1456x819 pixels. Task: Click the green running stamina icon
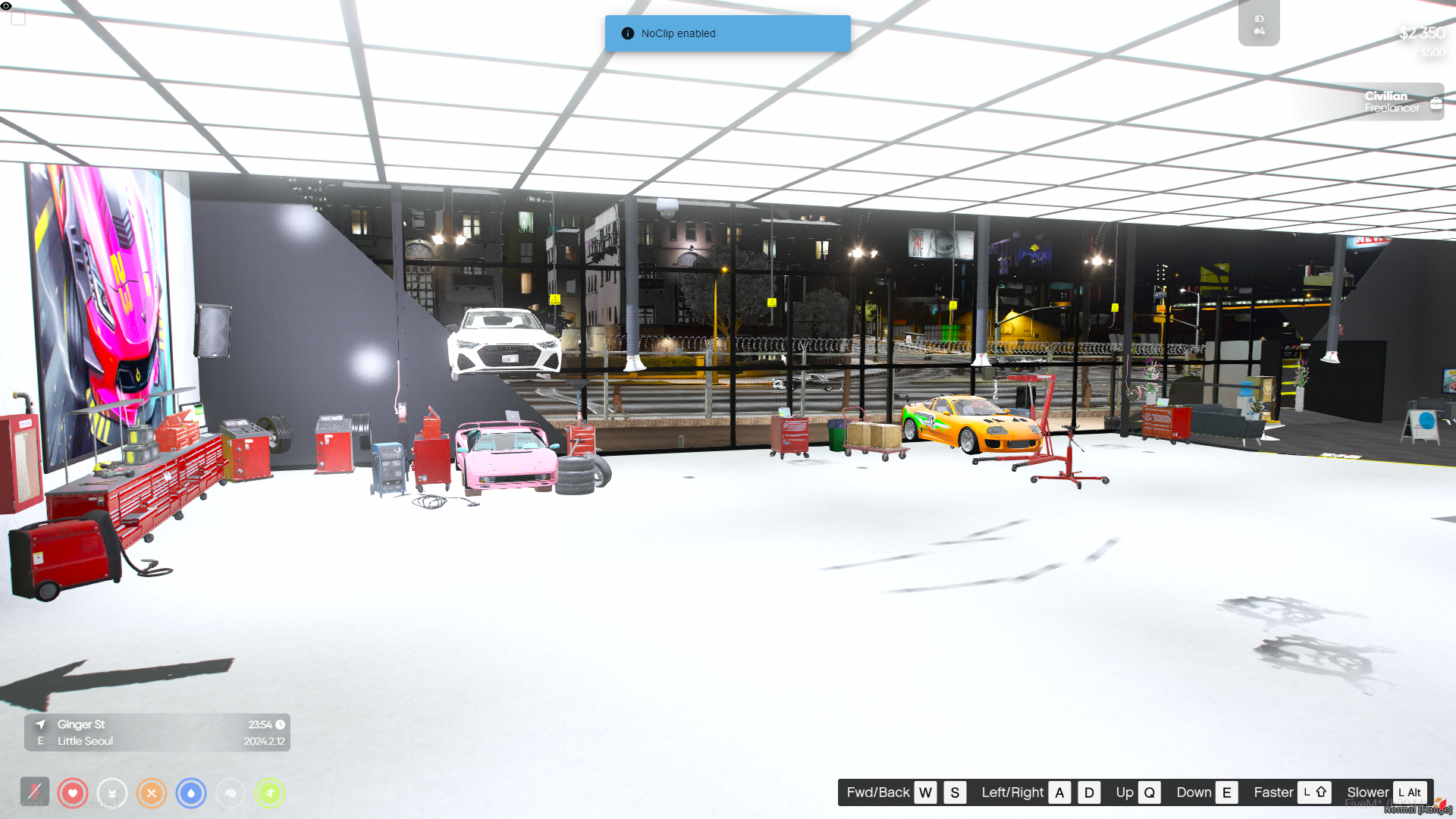click(270, 793)
